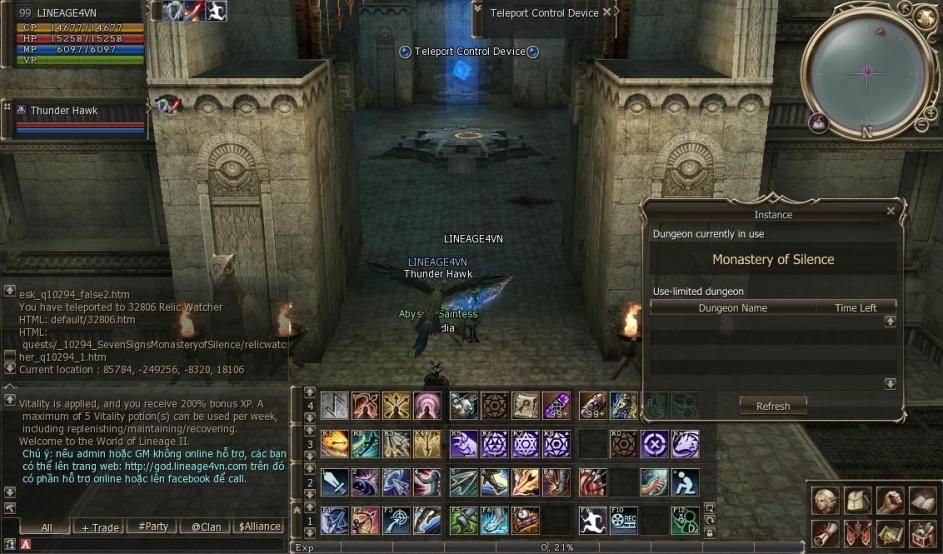Image resolution: width=943 pixels, height=554 pixels.
Task: Open the system menu toolbox icon
Action: [921, 533]
